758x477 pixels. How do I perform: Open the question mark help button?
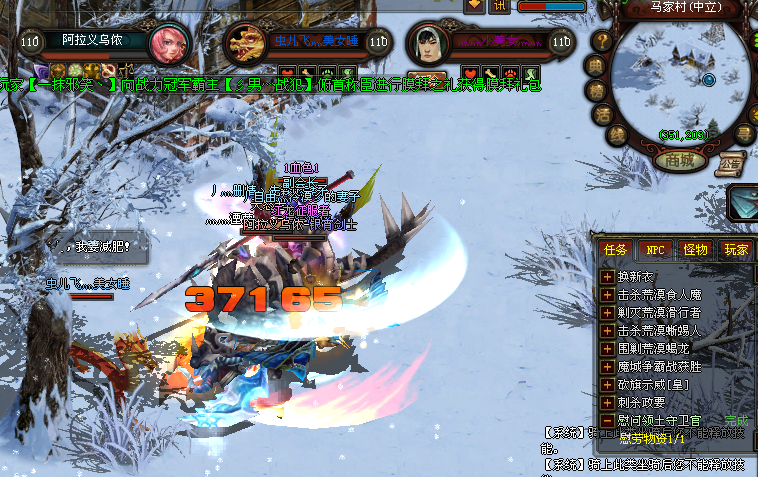pyautogui.click(x=602, y=41)
